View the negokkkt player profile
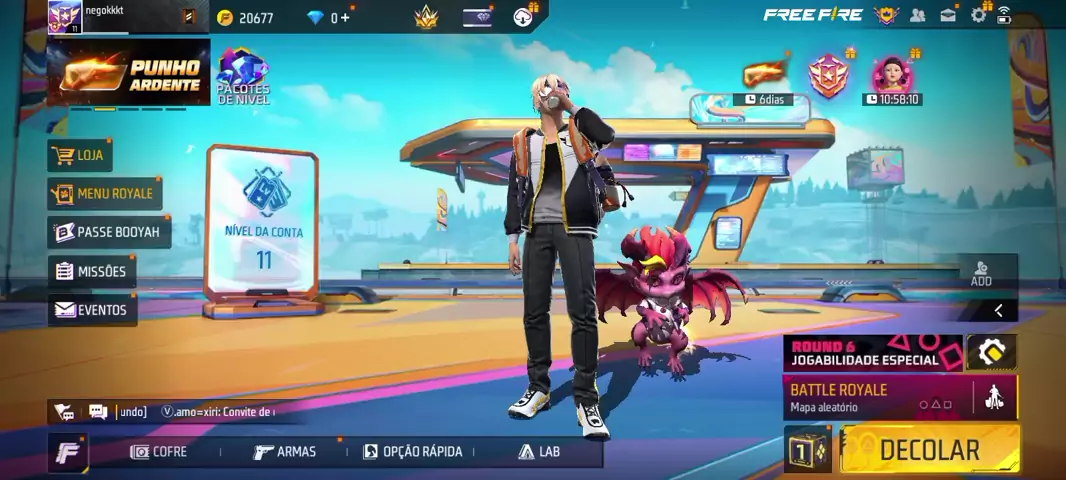The width and height of the screenshot is (1066, 480). (65, 17)
